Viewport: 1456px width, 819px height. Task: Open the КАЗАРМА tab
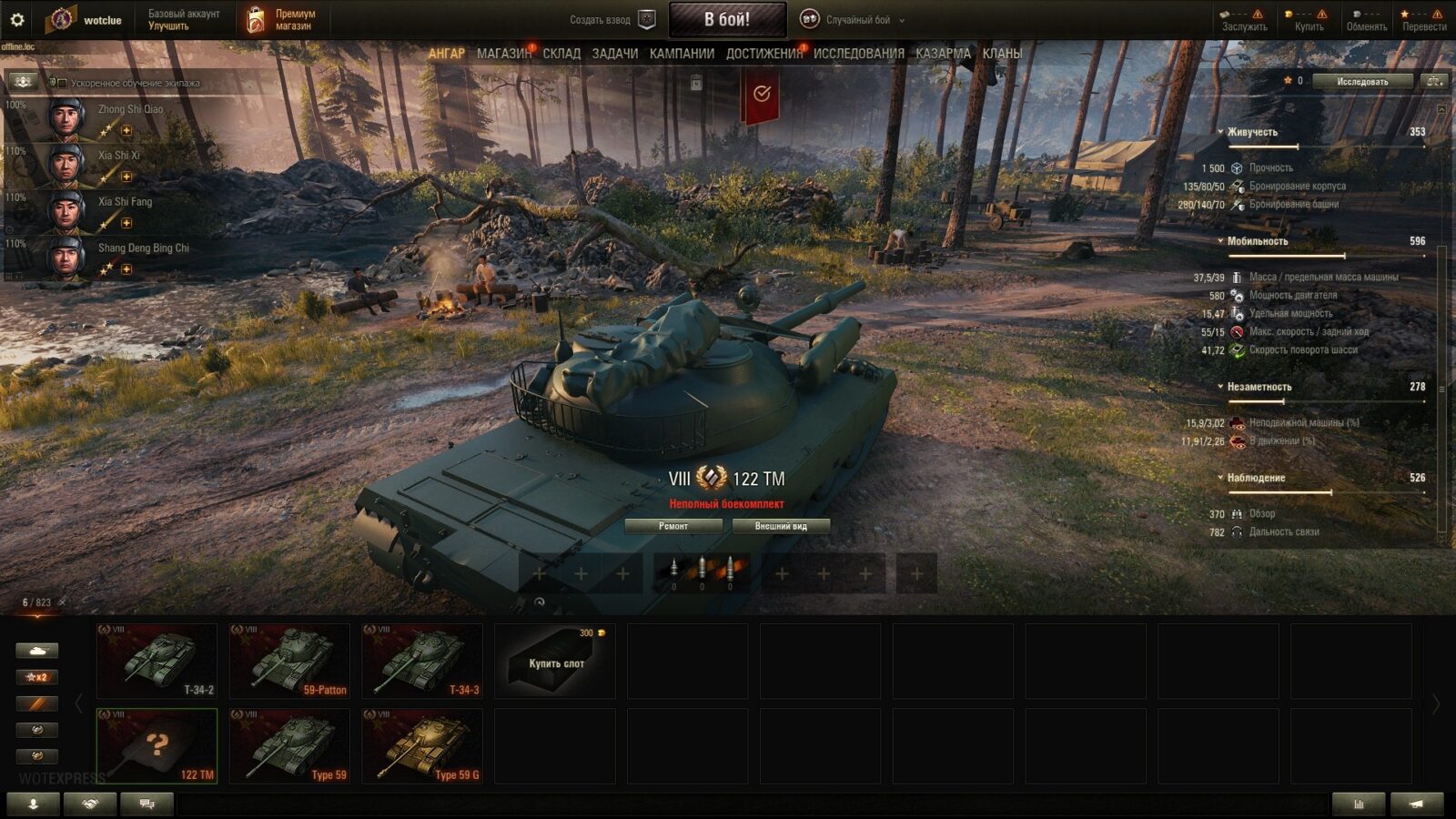(943, 54)
